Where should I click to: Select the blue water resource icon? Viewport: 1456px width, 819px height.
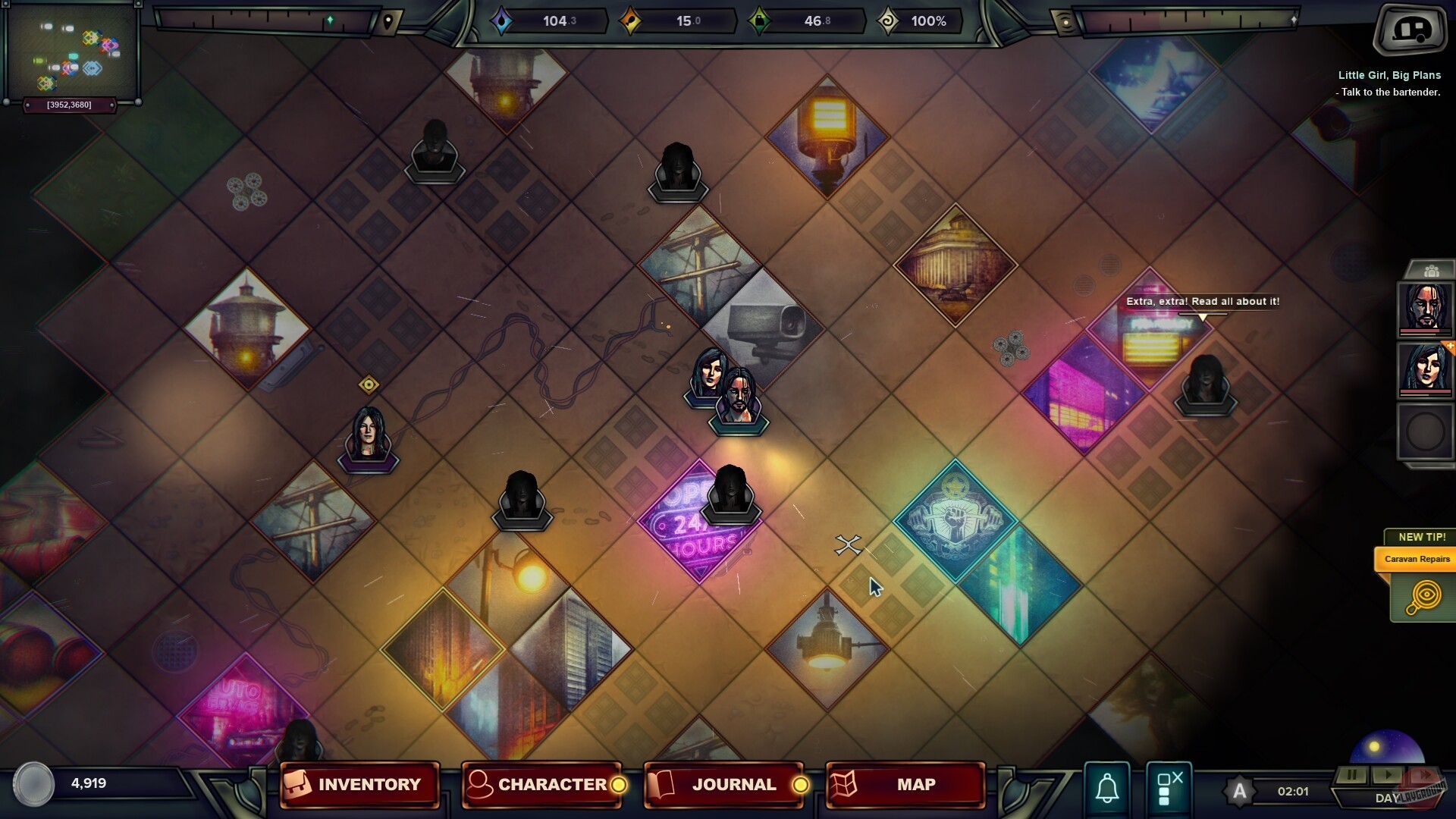click(x=503, y=20)
